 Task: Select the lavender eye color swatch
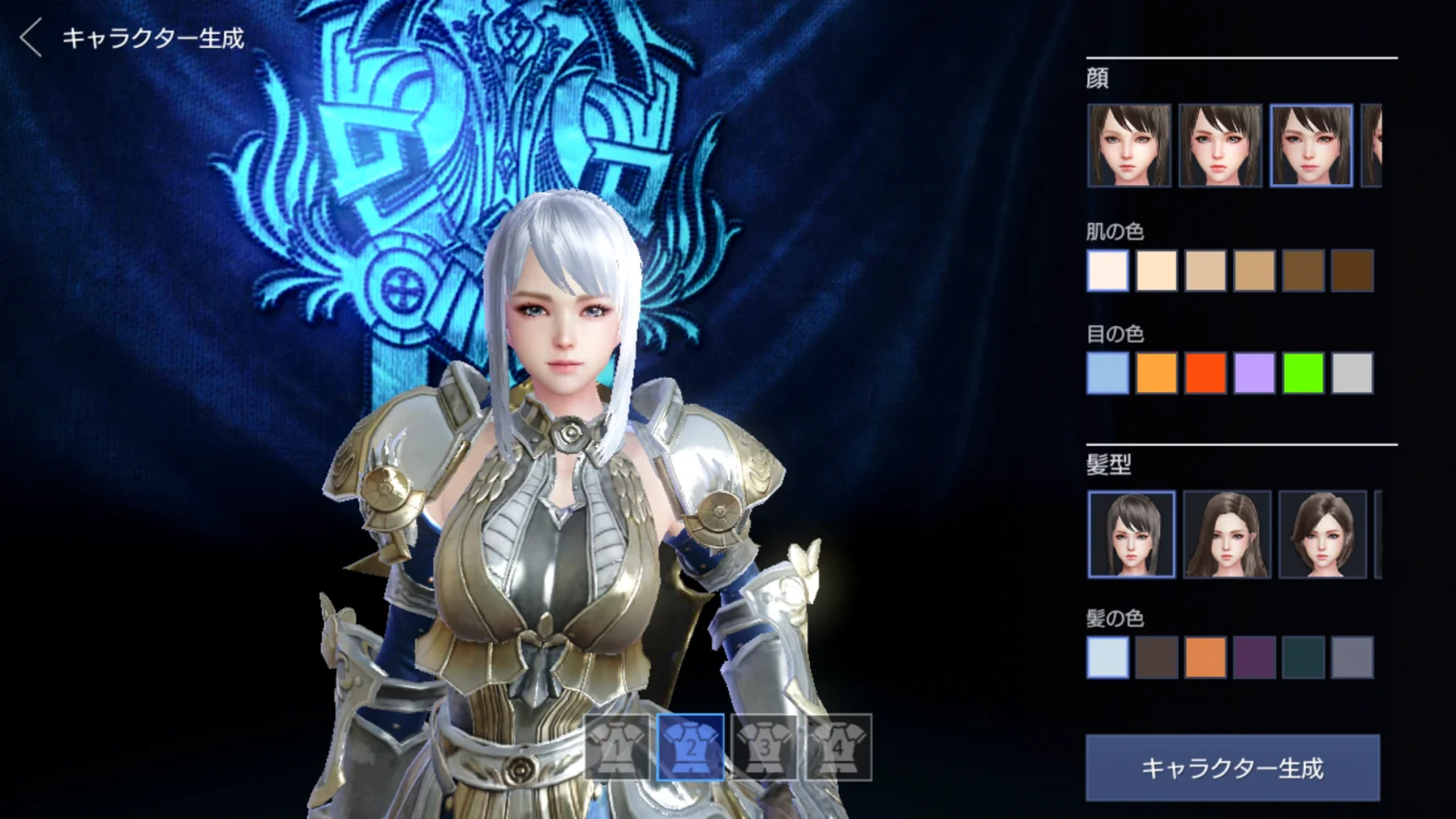click(x=1254, y=373)
